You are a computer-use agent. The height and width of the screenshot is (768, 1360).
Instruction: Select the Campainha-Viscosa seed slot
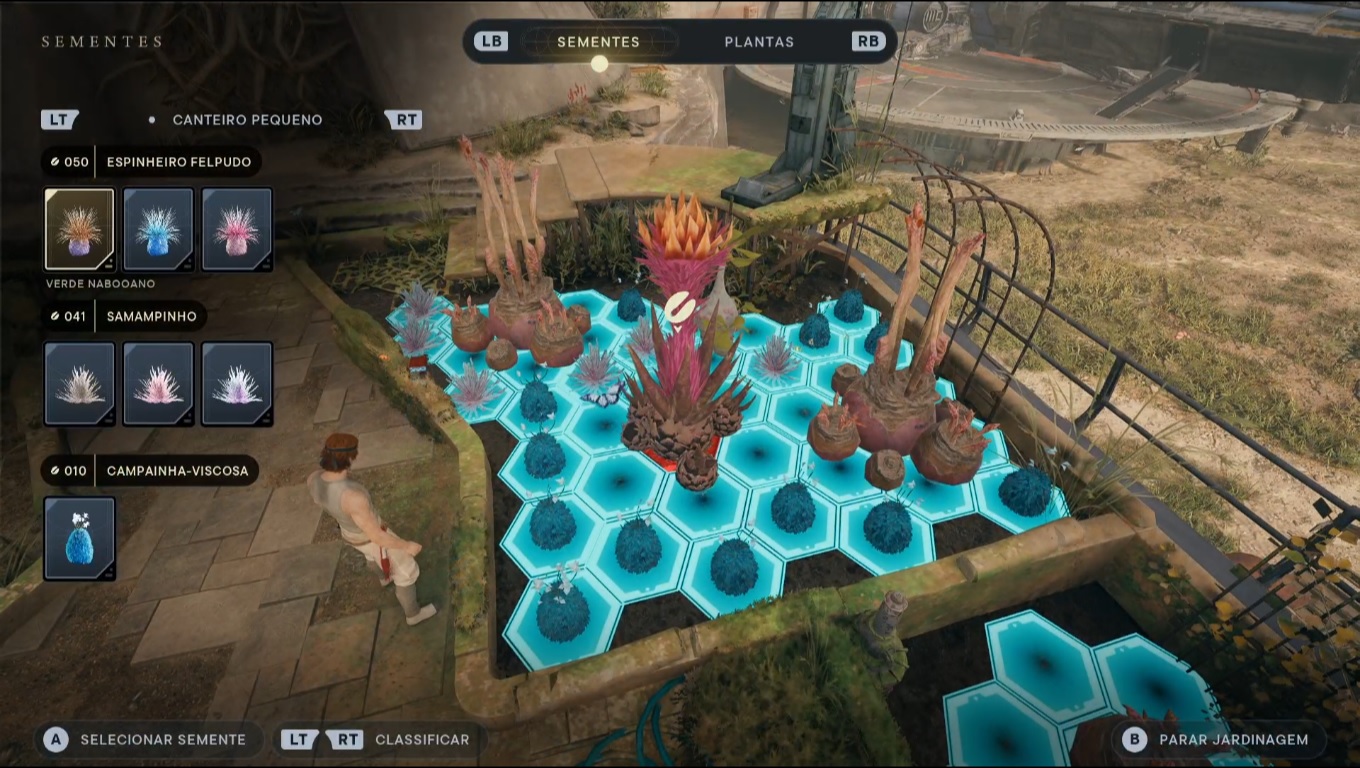click(79, 539)
